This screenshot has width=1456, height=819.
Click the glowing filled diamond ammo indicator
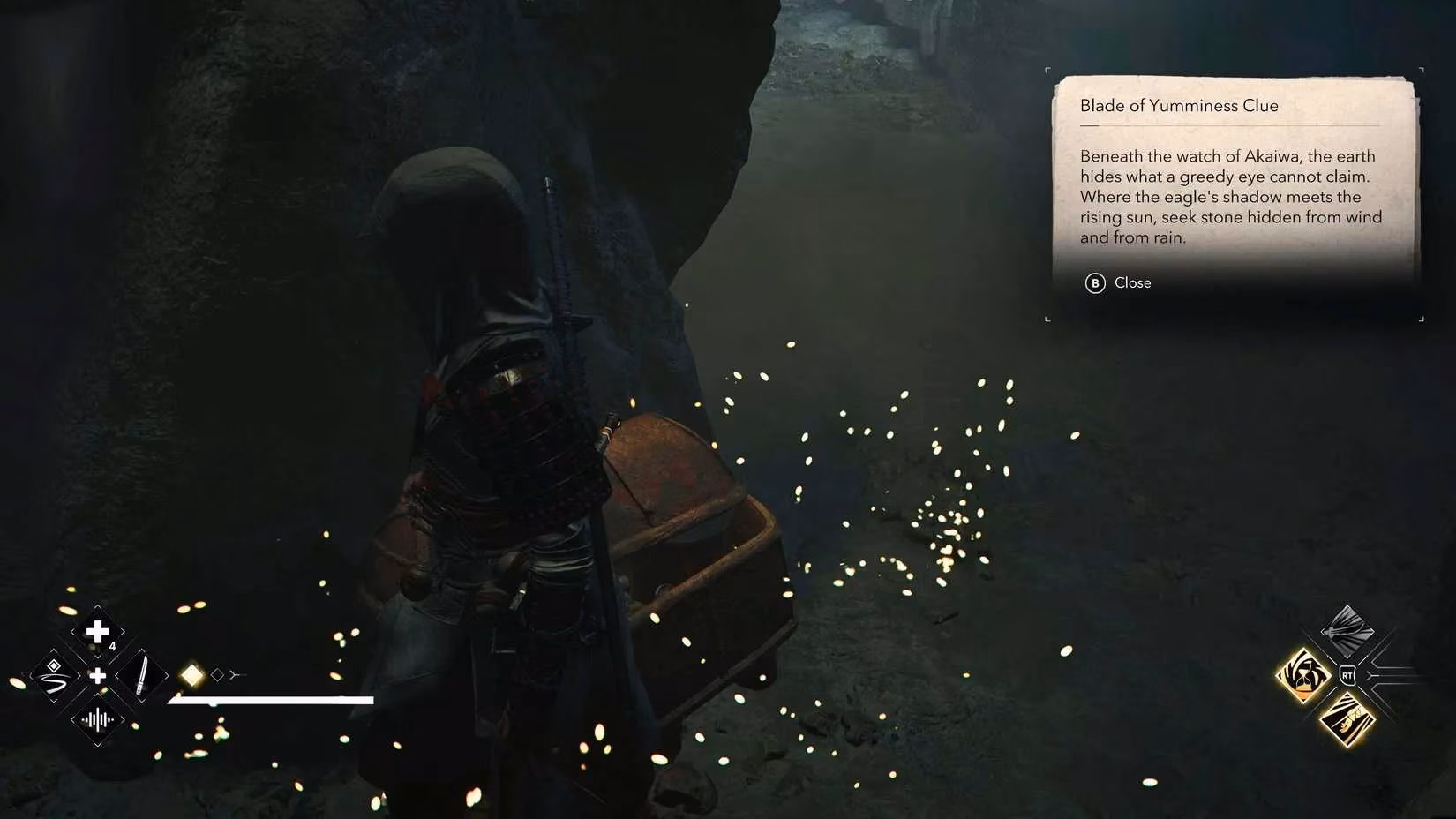192,673
